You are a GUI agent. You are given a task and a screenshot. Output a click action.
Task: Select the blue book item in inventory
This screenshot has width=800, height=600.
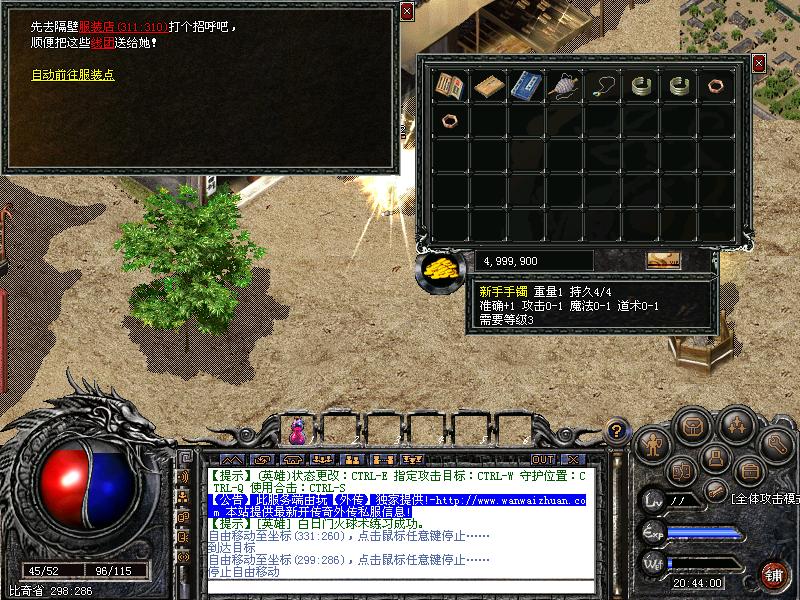[x=526, y=86]
